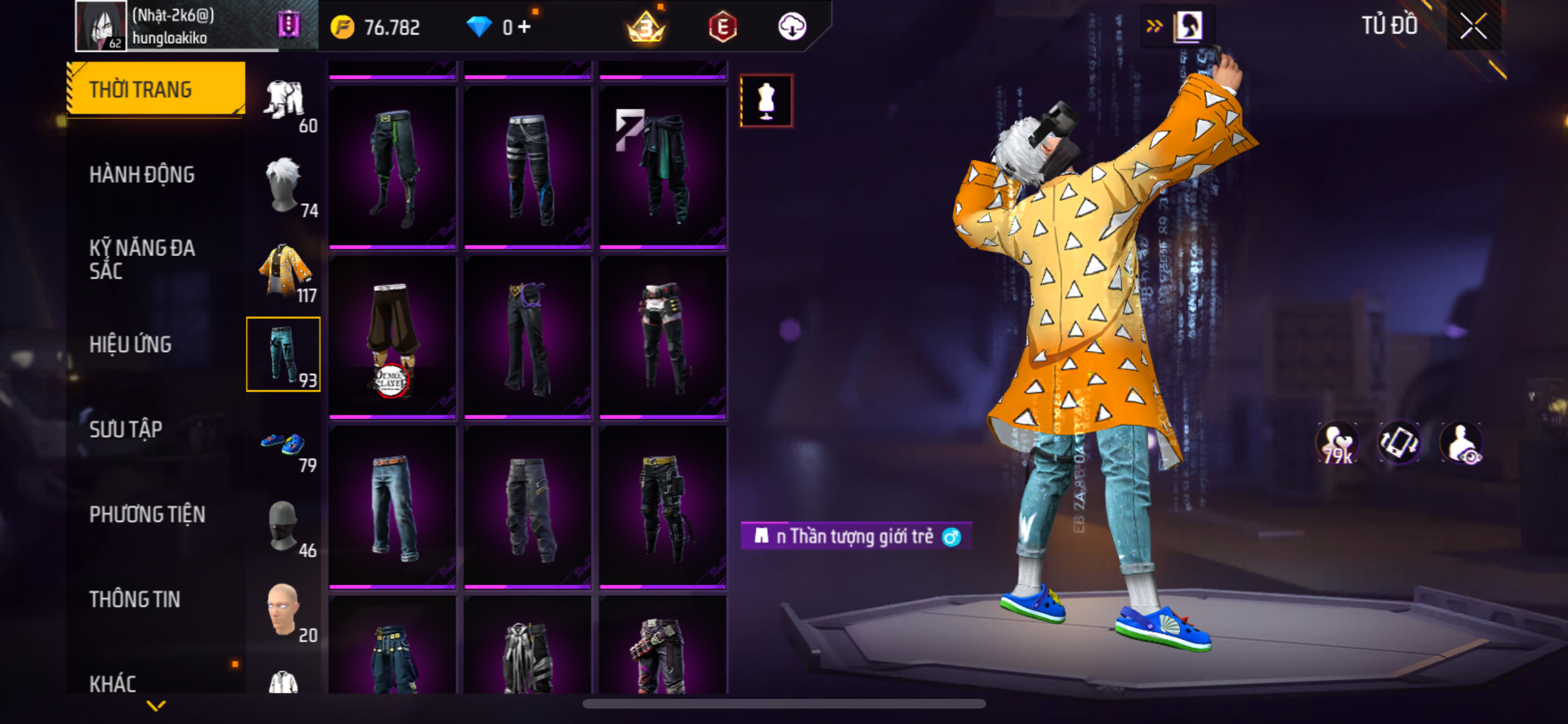Screen dimensions: 1568x724
Task: Close the Tủ Đồ wardrobe screen
Action: pos(1473,26)
